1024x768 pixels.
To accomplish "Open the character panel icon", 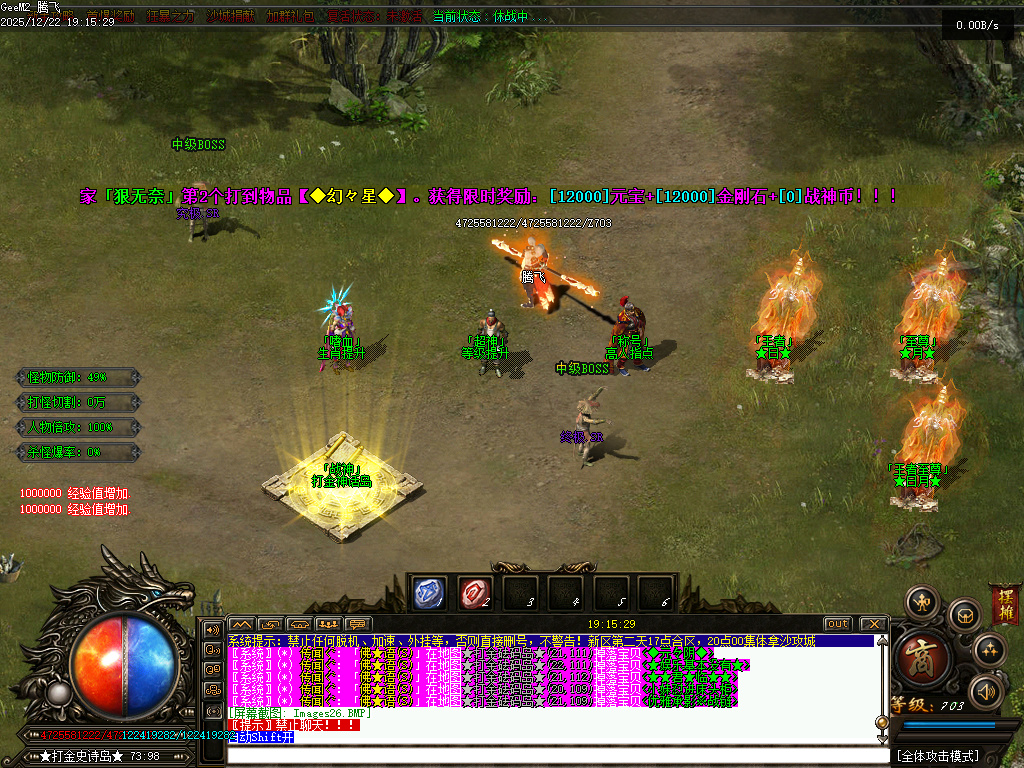I will coord(920,603).
